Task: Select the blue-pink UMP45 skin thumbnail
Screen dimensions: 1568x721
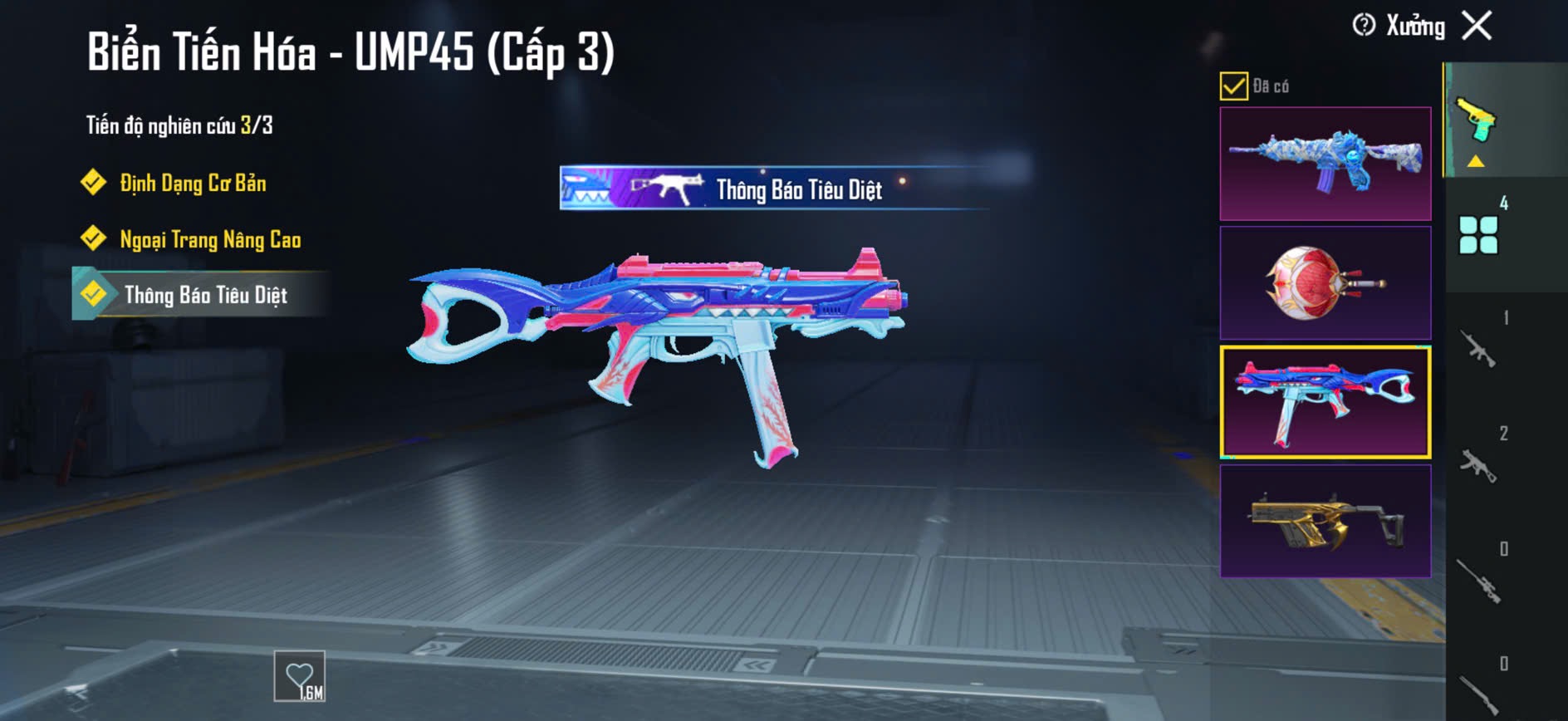Action: pyautogui.click(x=1325, y=402)
